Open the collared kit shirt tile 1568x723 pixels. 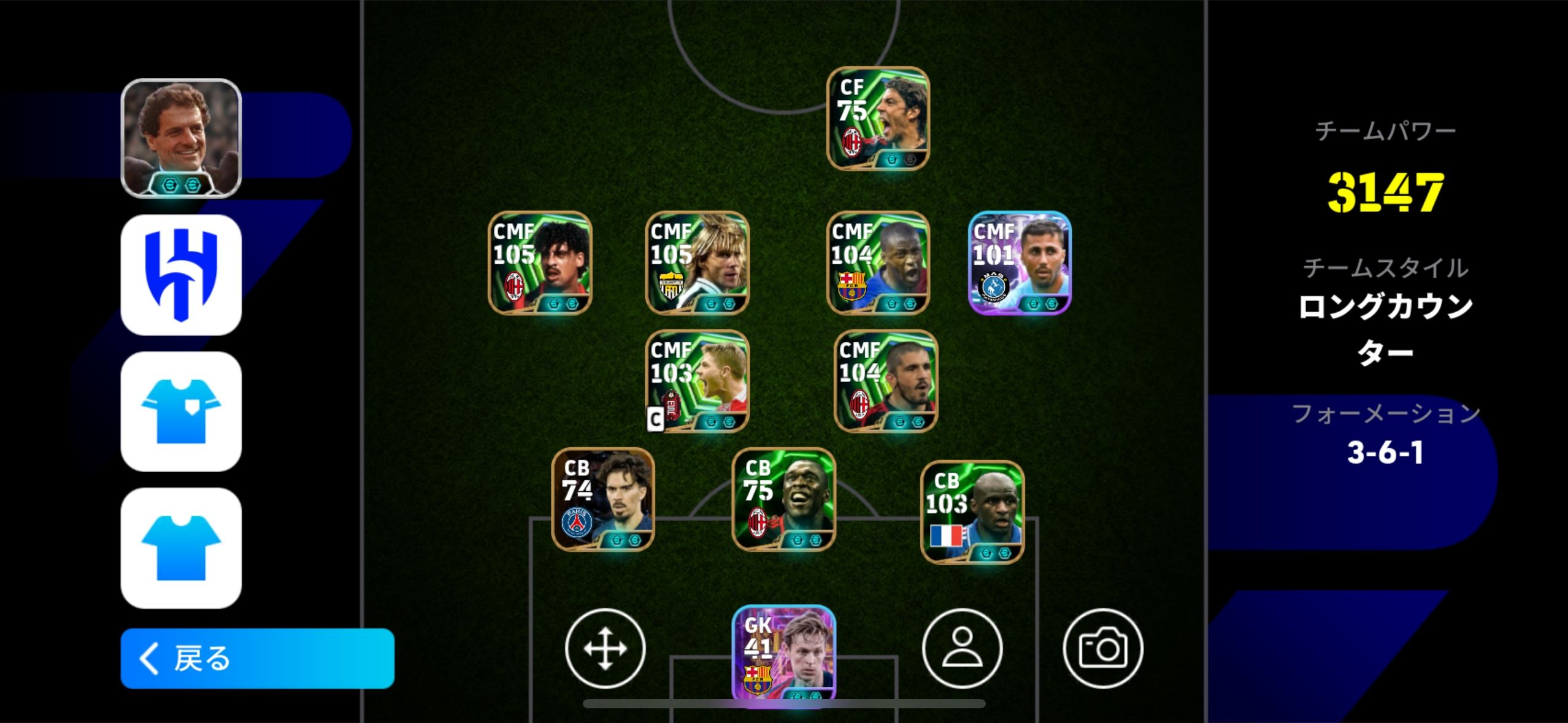click(x=181, y=411)
